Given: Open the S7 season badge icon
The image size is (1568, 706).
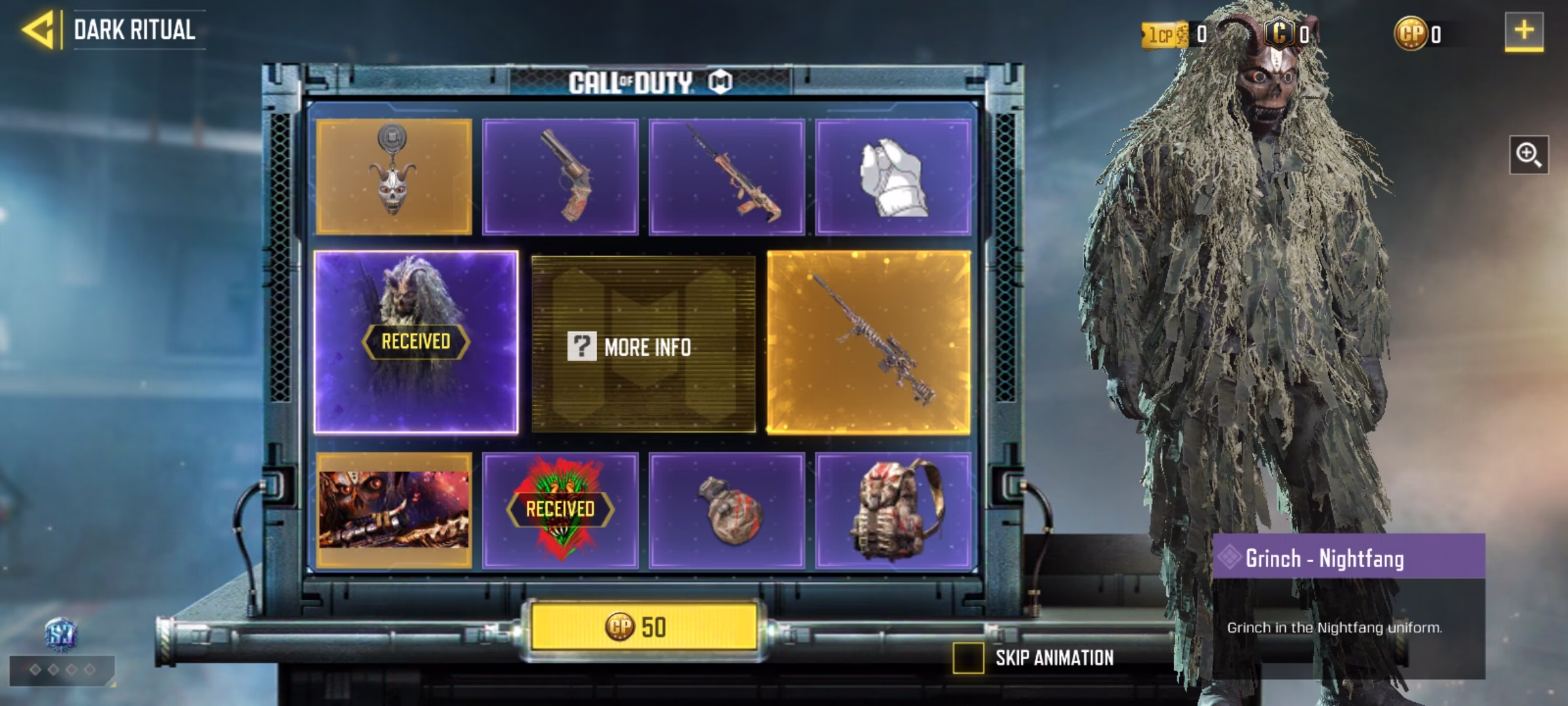Looking at the screenshot, I should click(61, 634).
